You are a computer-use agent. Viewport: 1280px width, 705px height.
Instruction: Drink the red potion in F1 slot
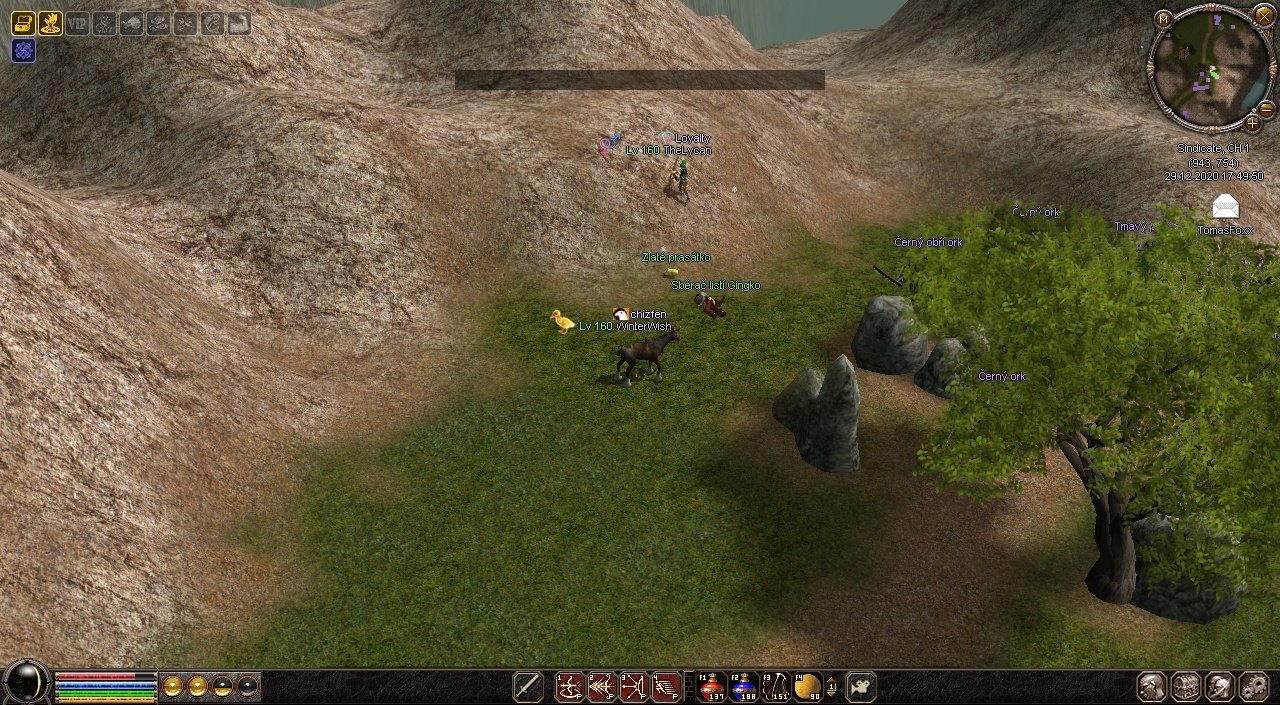click(712, 686)
